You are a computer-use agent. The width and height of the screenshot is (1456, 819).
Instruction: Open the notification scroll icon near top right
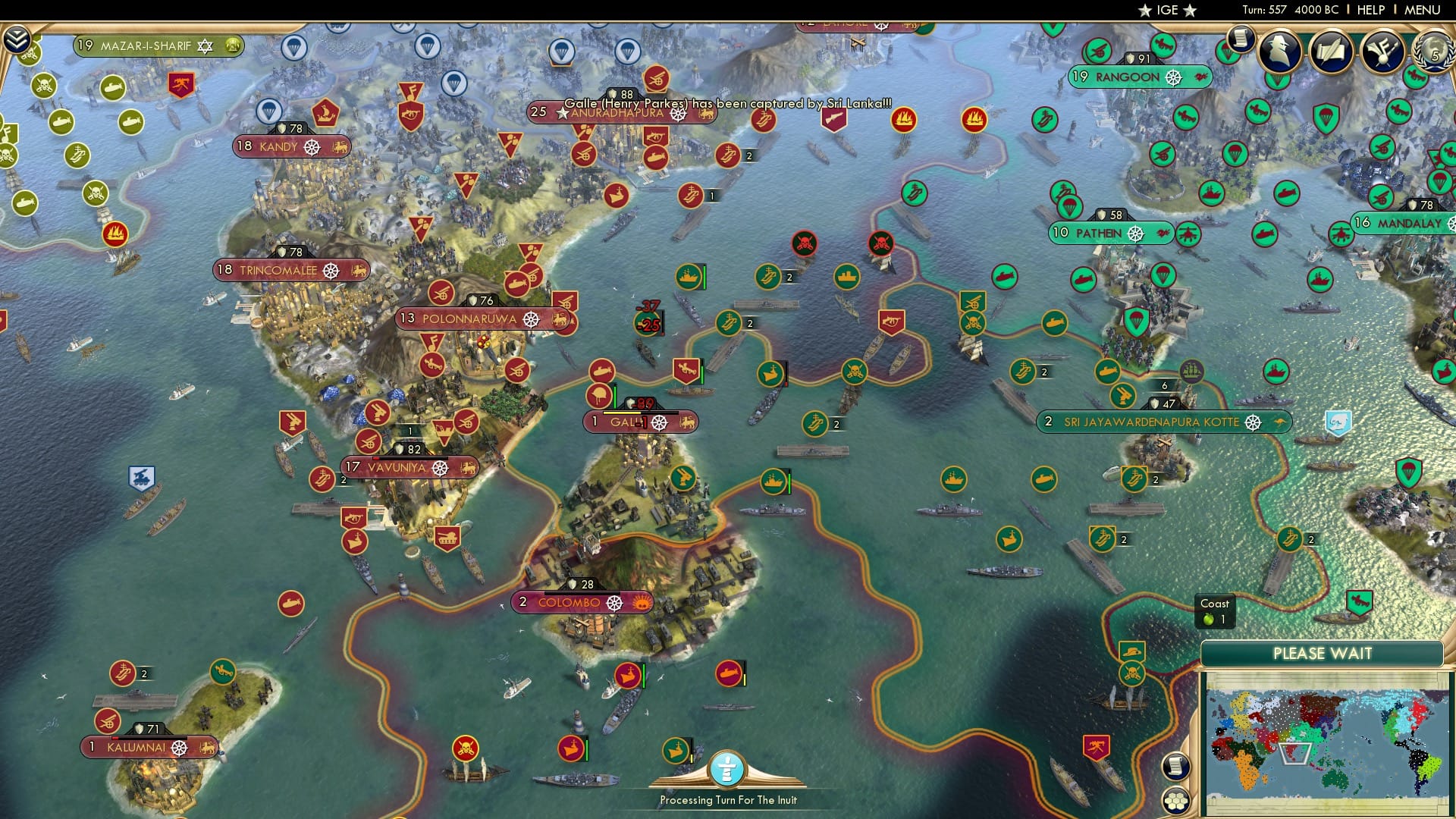tap(1239, 39)
